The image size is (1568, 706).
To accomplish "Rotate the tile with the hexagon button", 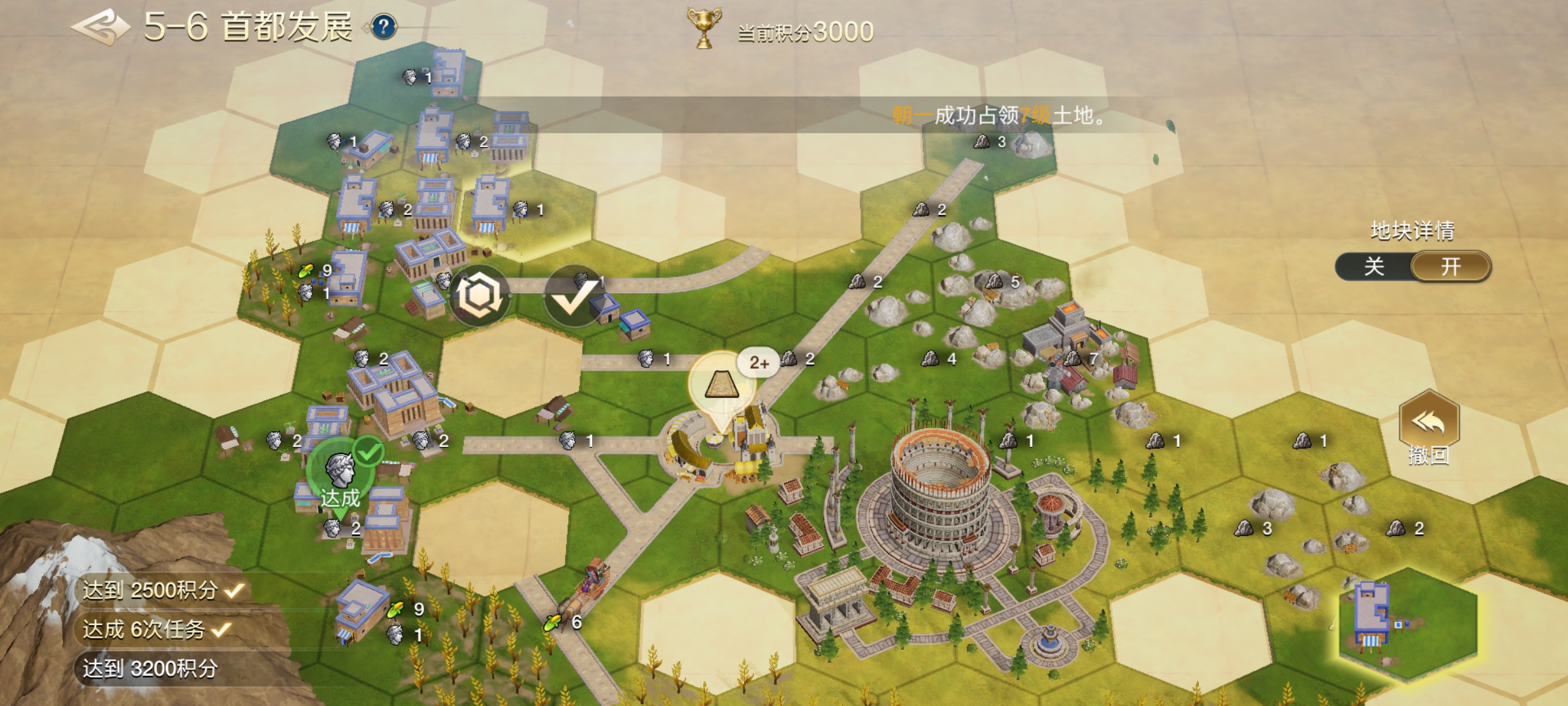I will tap(480, 295).
